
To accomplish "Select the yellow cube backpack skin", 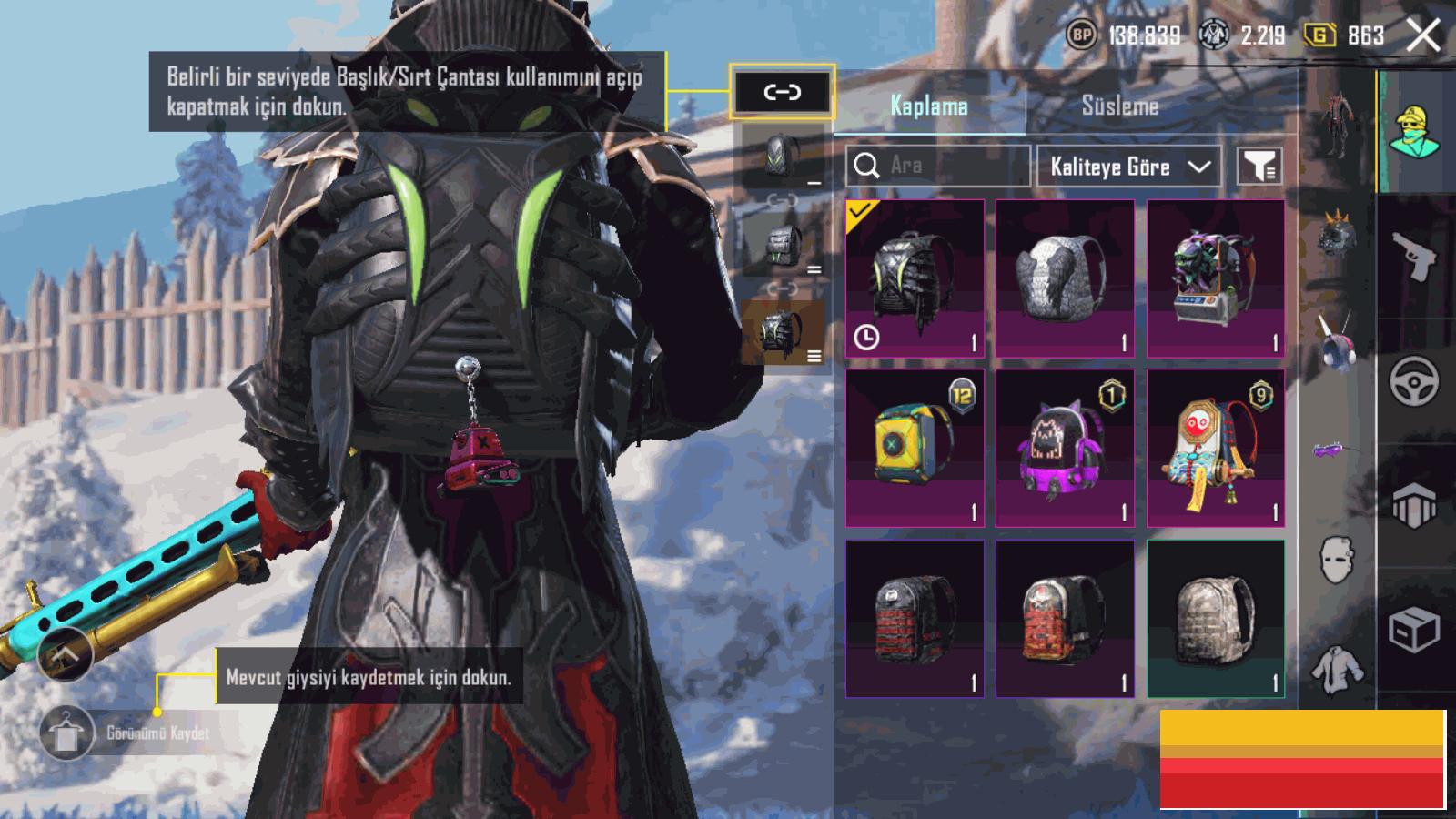I will pyautogui.click(x=915, y=448).
